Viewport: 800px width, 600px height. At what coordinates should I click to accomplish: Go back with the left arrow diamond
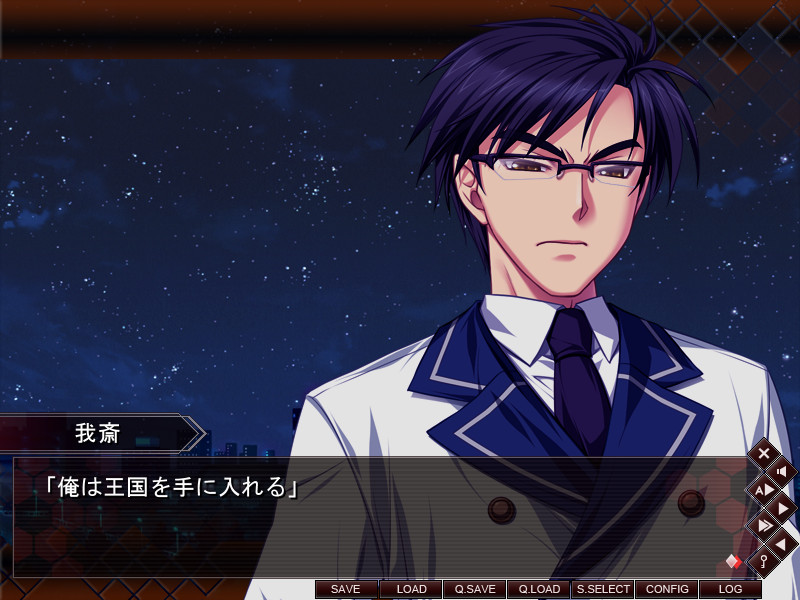tap(781, 543)
